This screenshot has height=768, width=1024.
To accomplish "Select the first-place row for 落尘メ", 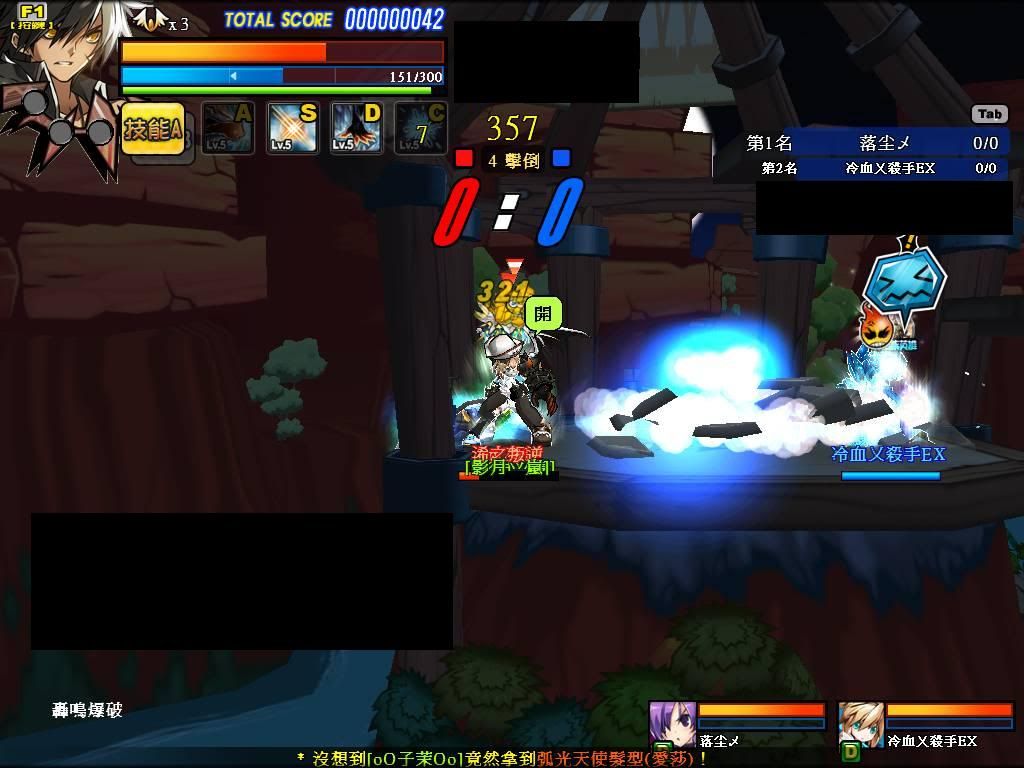I will coord(874,144).
